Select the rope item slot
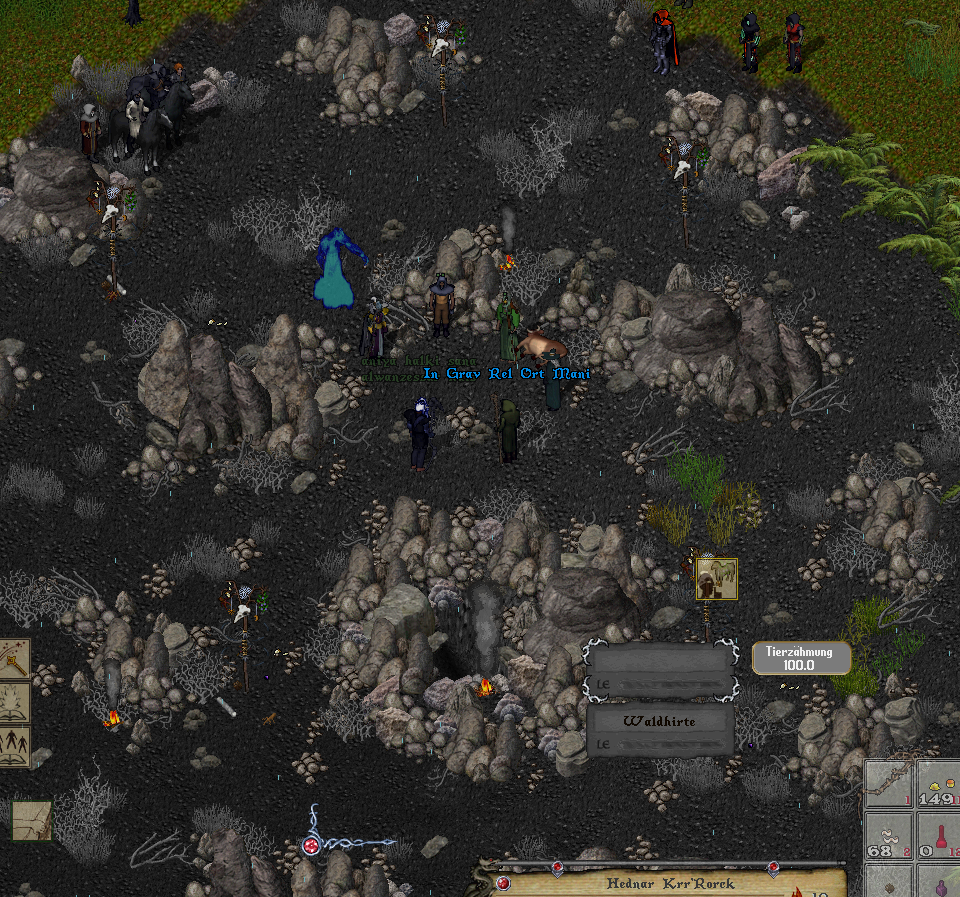This screenshot has height=897, width=960. point(888,783)
